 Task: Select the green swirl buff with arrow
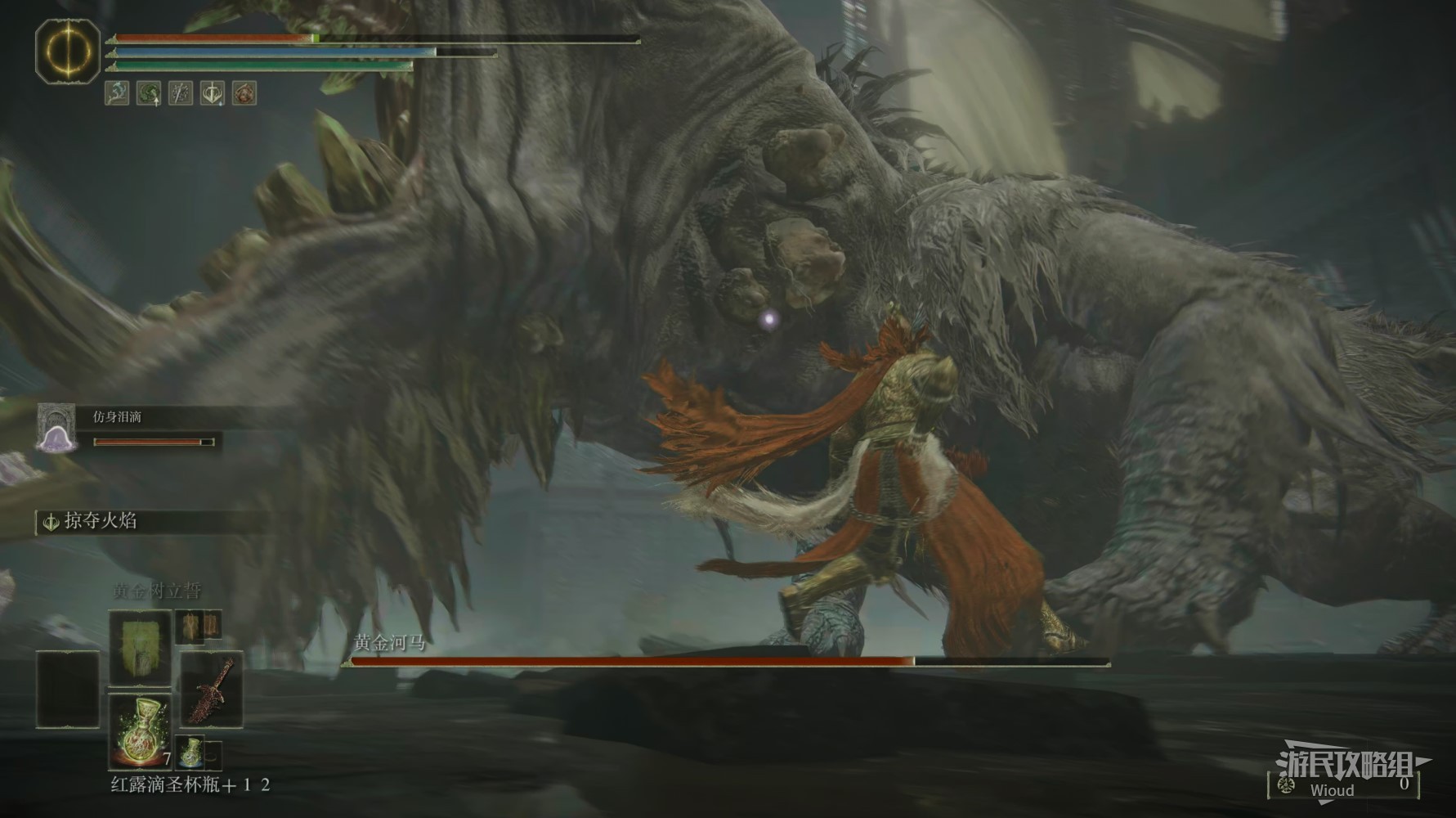click(149, 92)
